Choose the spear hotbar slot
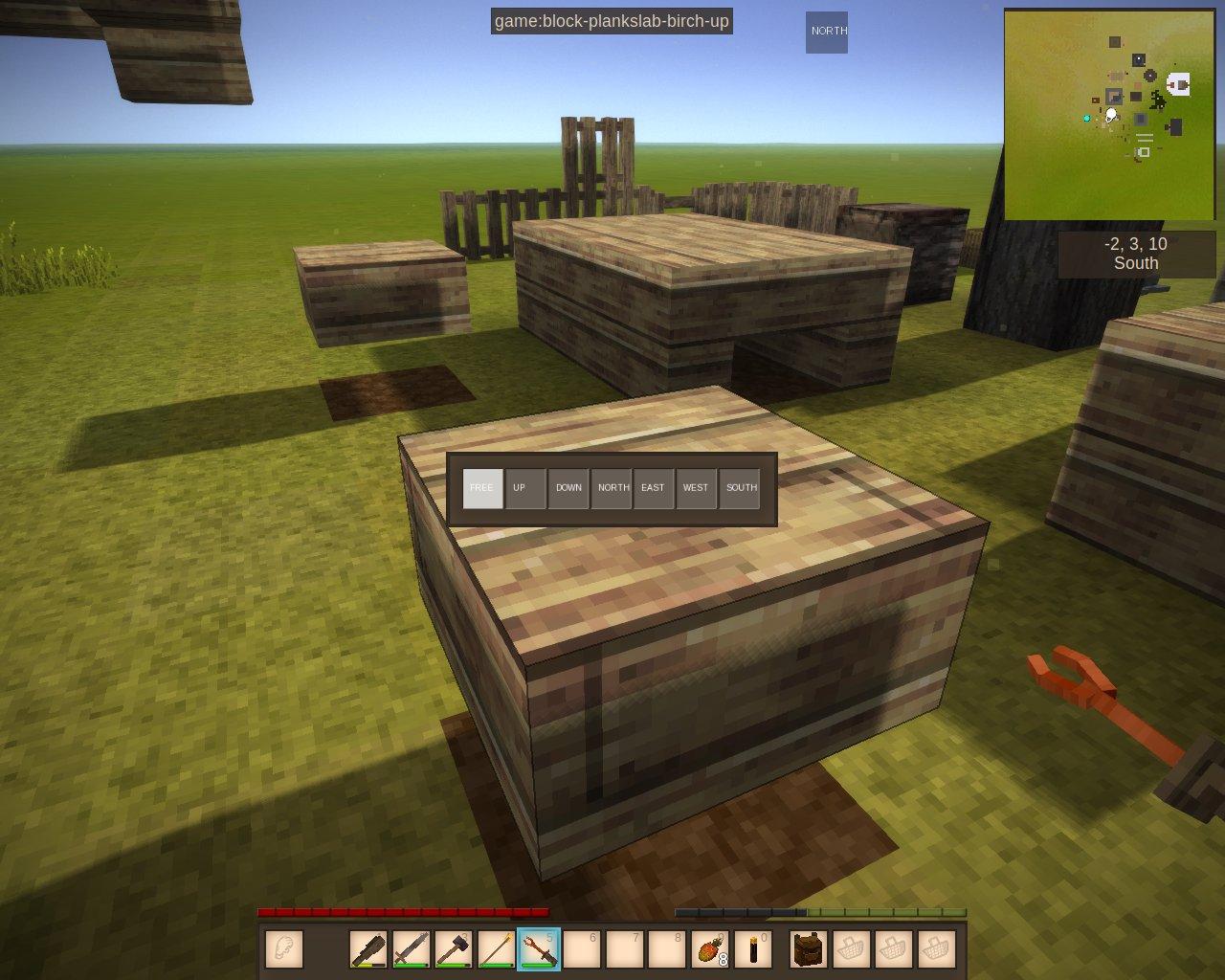Viewport: 1225px width, 980px height. click(496, 949)
